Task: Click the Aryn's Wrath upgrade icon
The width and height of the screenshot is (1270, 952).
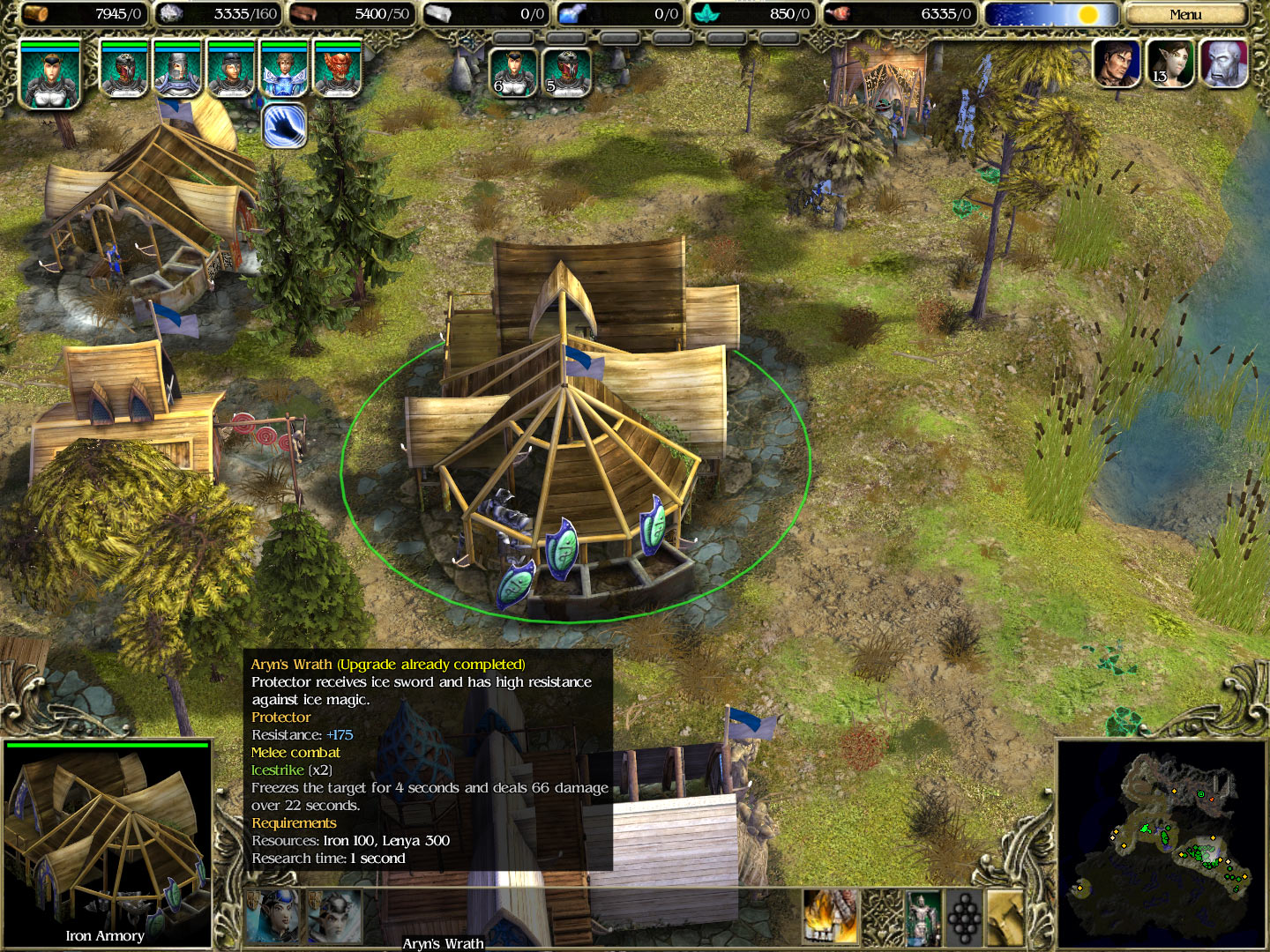Action: pyautogui.click(x=273, y=917)
